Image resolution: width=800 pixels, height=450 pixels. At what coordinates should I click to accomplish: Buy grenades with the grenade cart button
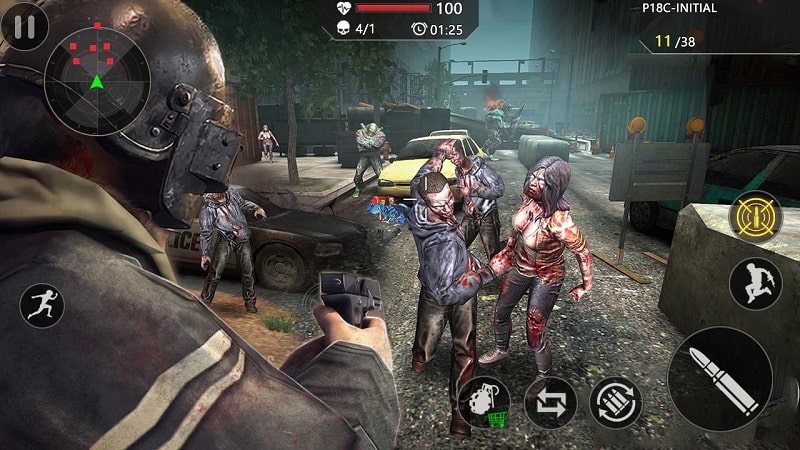pyautogui.click(x=484, y=402)
